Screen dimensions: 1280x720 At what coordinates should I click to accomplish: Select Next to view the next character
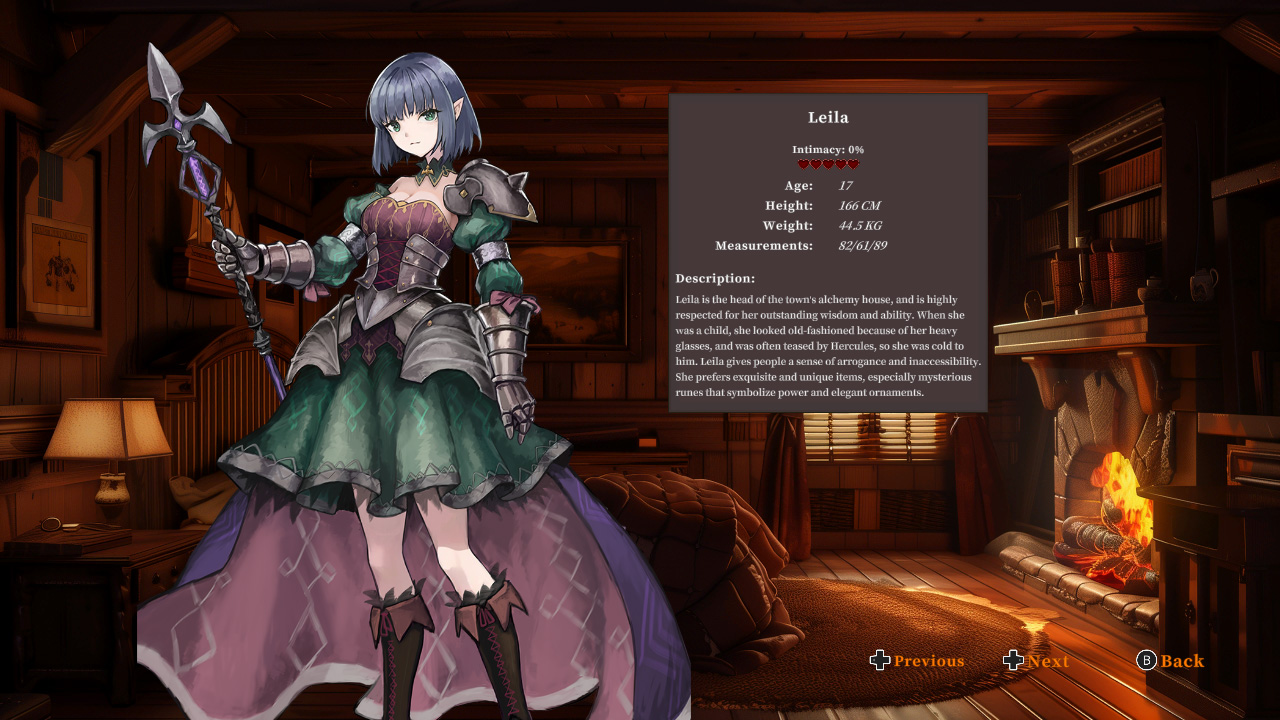[x=1048, y=660]
